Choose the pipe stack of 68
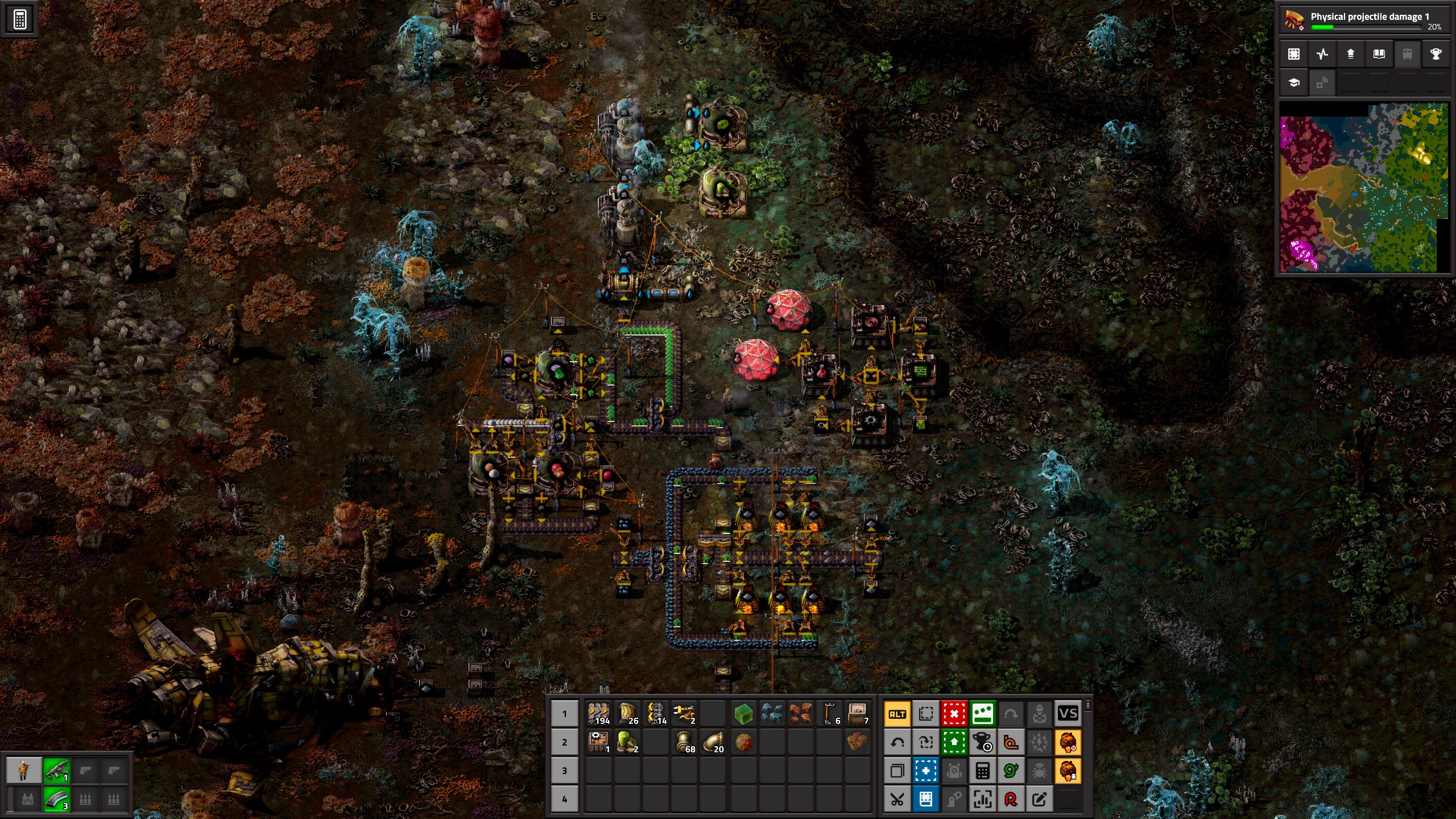 point(684,742)
